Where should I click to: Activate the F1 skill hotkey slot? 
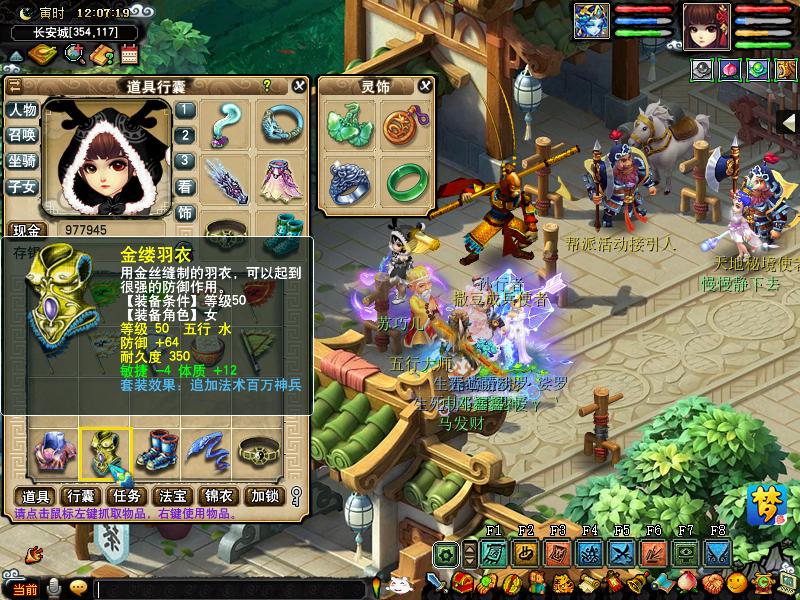[492, 553]
